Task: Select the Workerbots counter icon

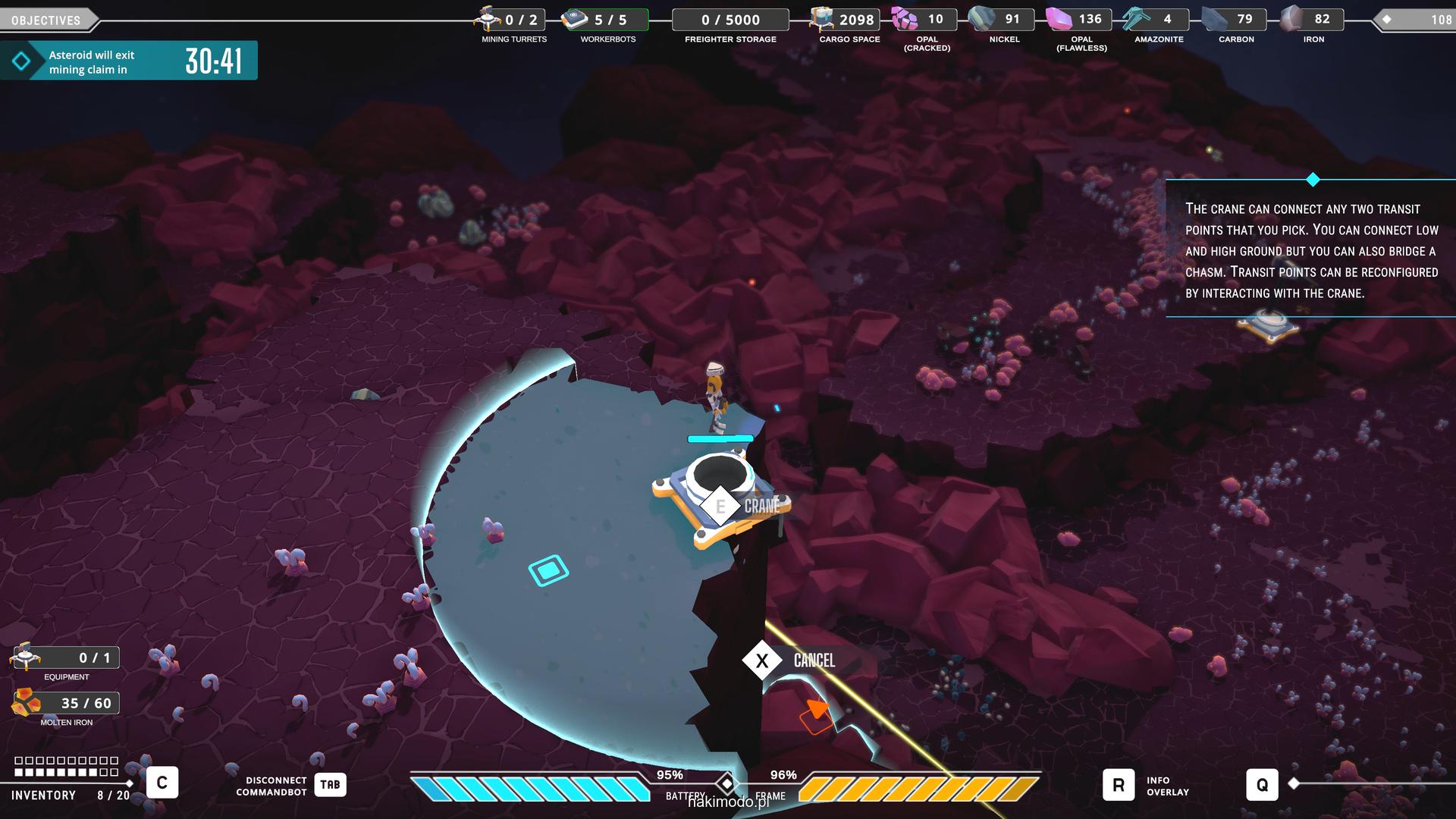Action: tap(575, 19)
